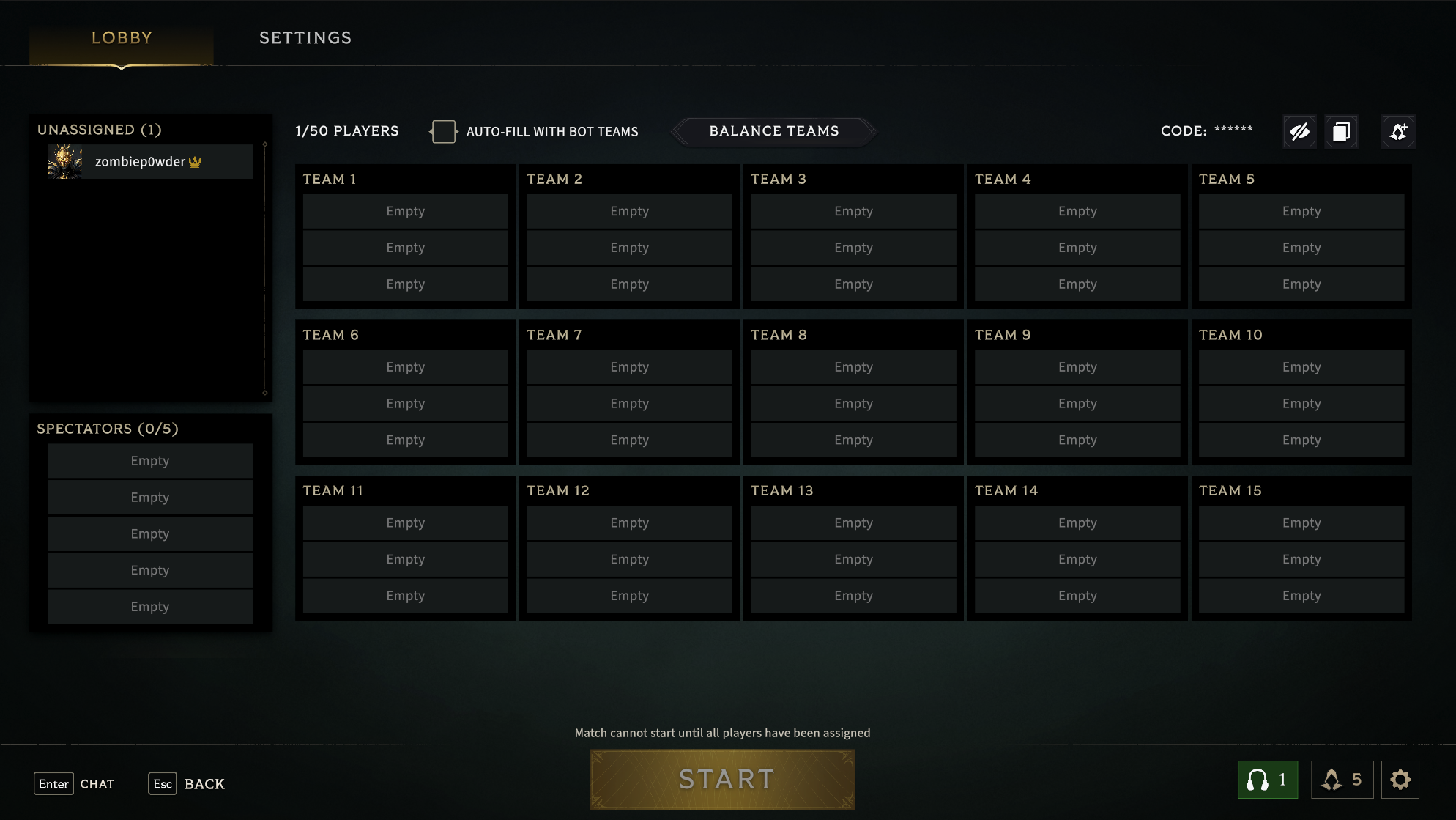Open the gear settings menu
1456x820 pixels.
coord(1400,780)
